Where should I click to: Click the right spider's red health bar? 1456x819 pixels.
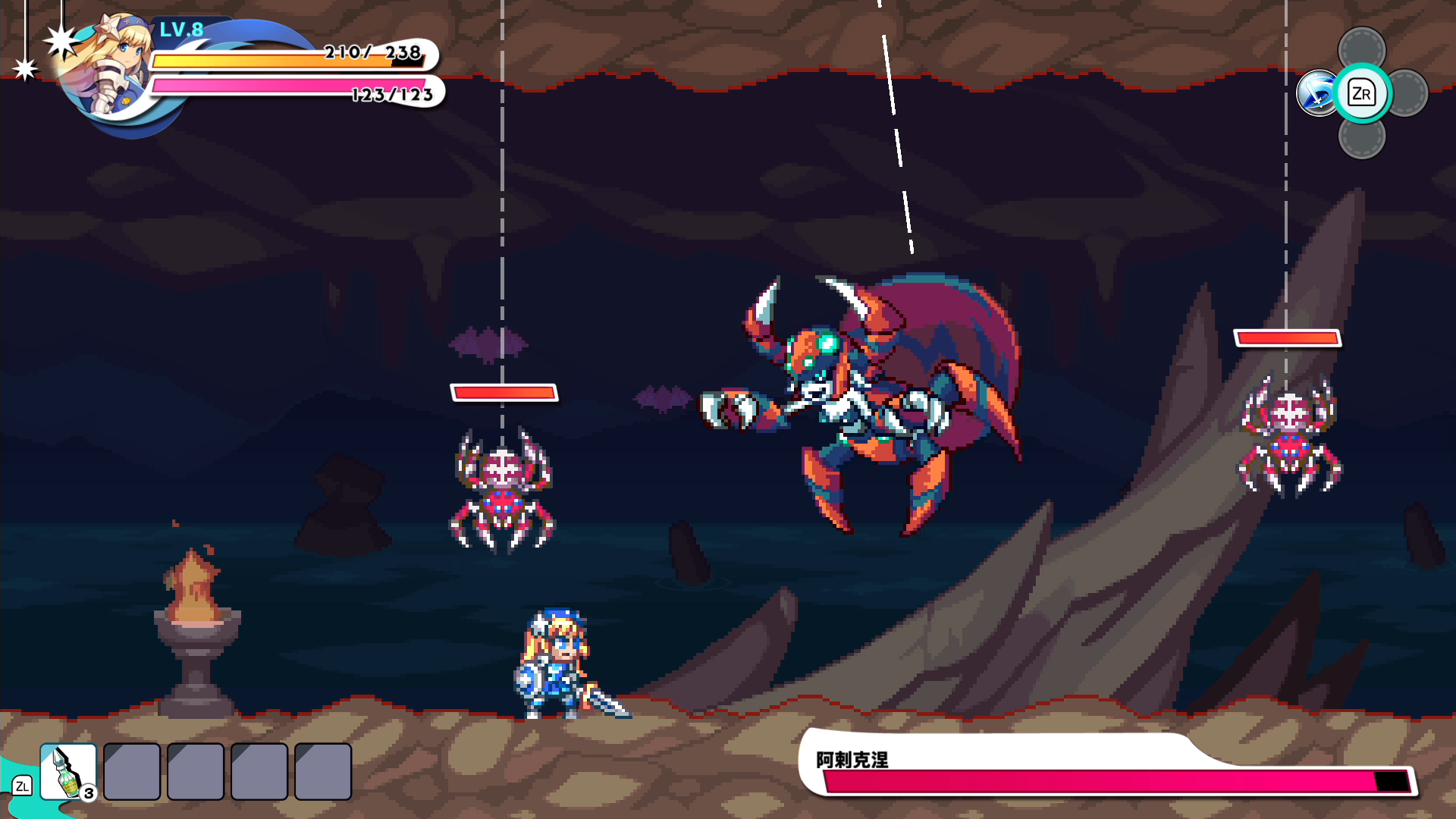coord(1287,336)
